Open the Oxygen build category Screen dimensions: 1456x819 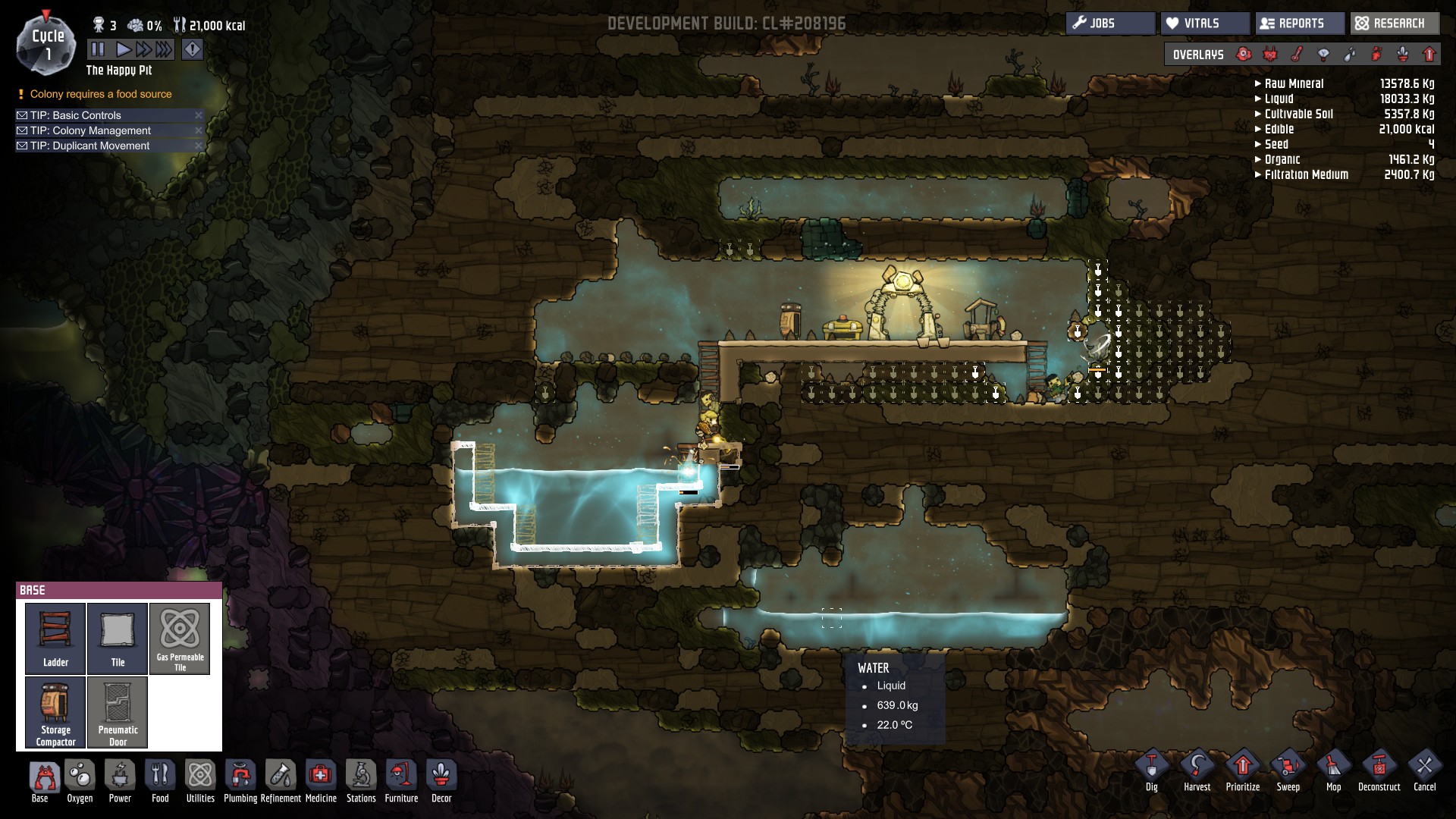click(80, 781)
